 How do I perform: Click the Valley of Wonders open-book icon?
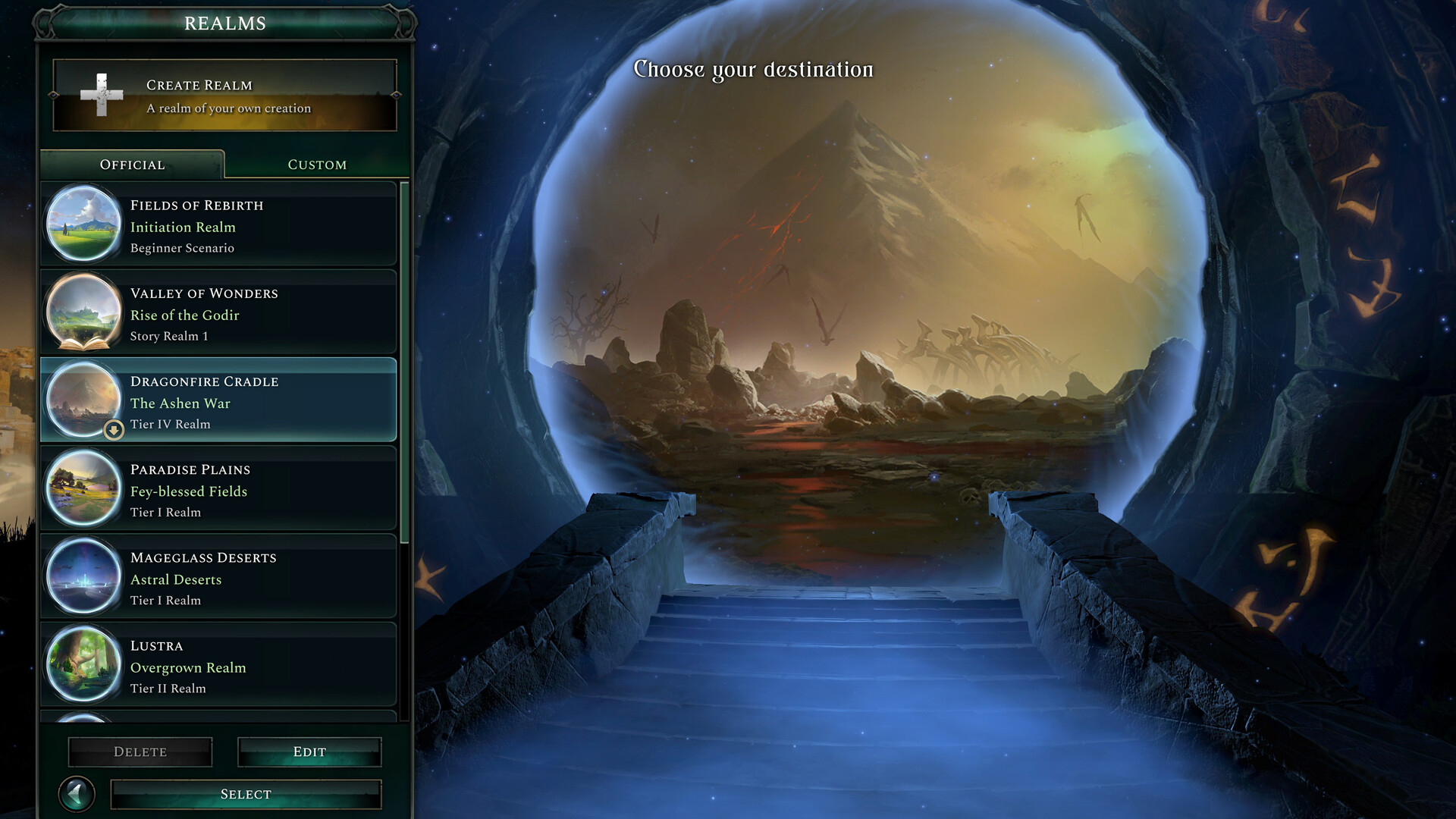[x=83, y=313]
